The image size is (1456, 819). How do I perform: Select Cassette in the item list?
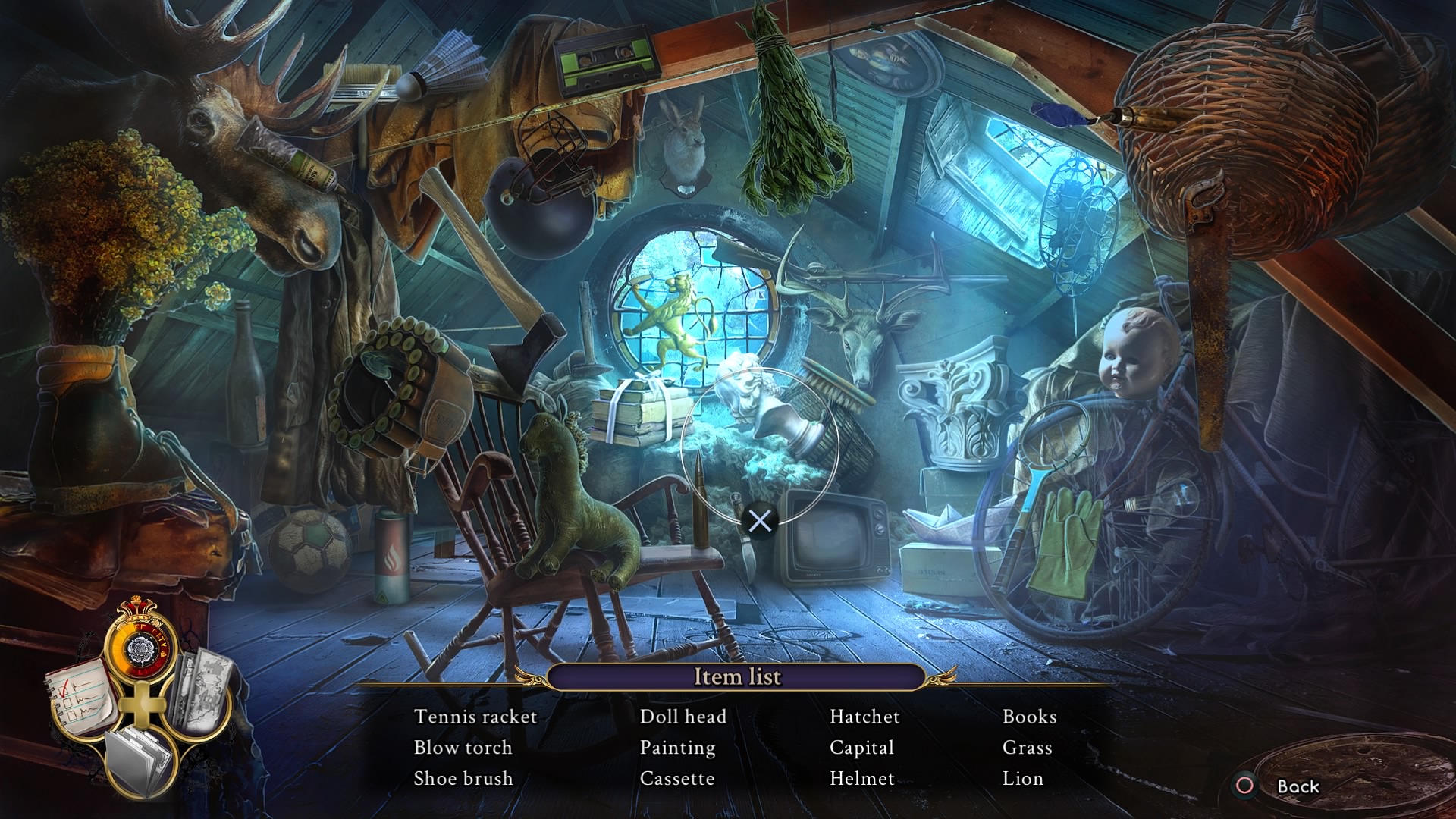tap(677, 779)
